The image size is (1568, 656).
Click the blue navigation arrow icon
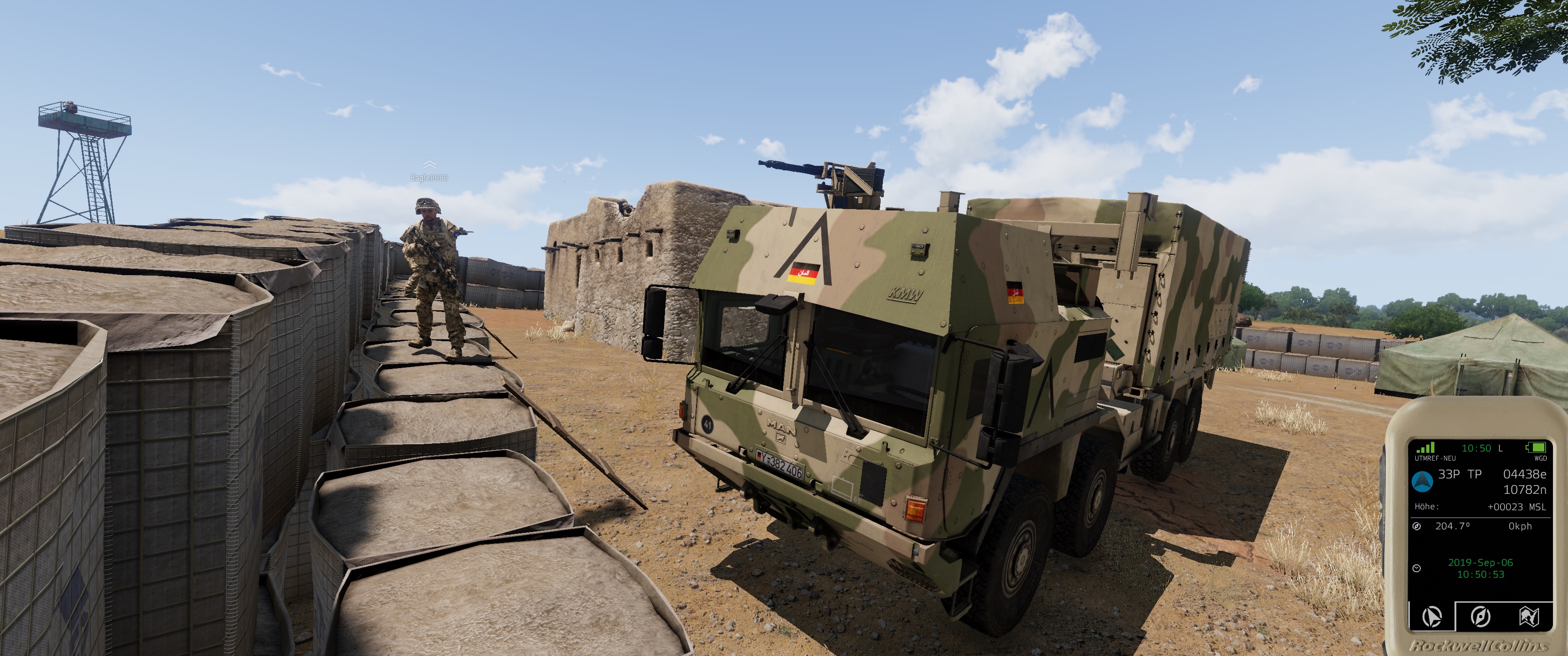point(1422,482)
